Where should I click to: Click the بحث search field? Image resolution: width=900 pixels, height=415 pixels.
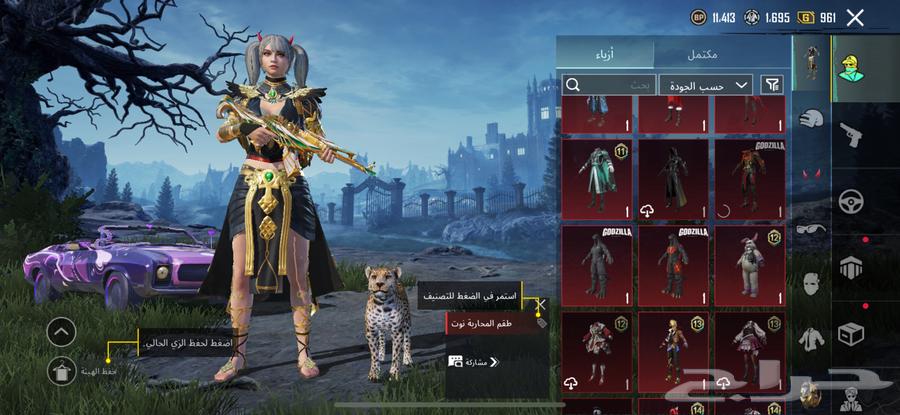click(x=609, y=85)
